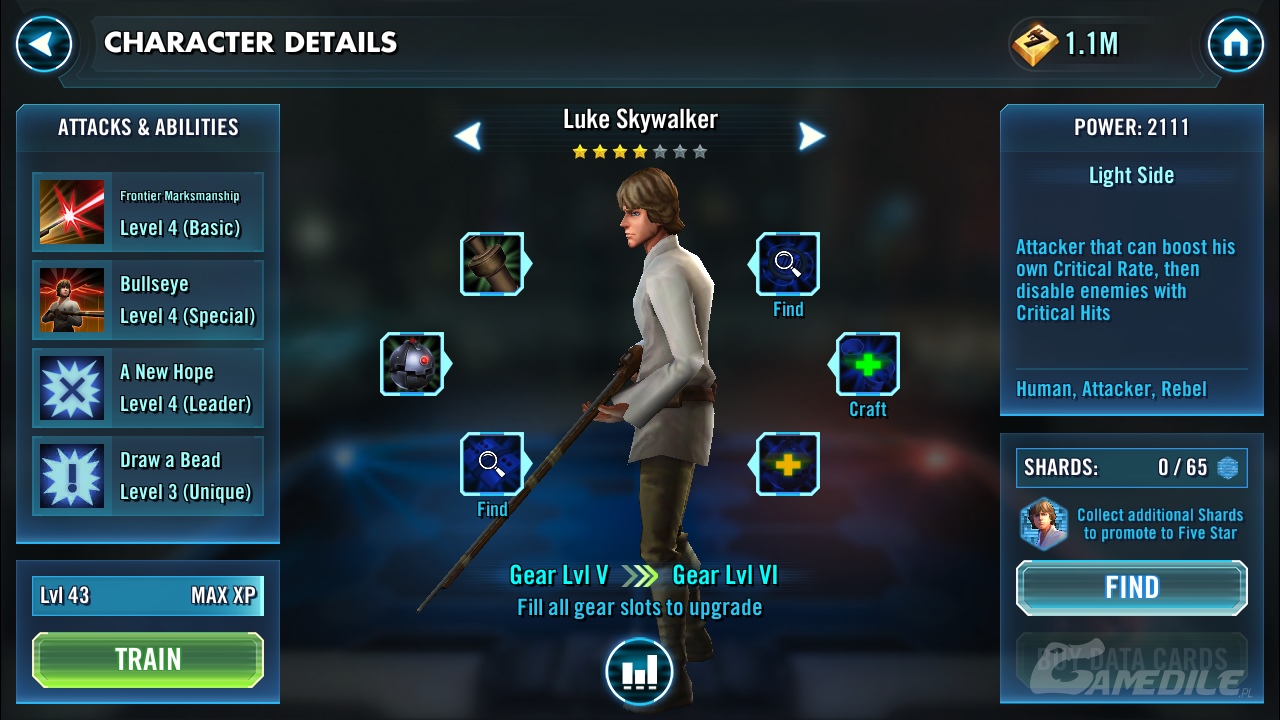Screen dimensions: 1280x720
Task: Tap the green TRAIN button
Action: coord(148,660)
